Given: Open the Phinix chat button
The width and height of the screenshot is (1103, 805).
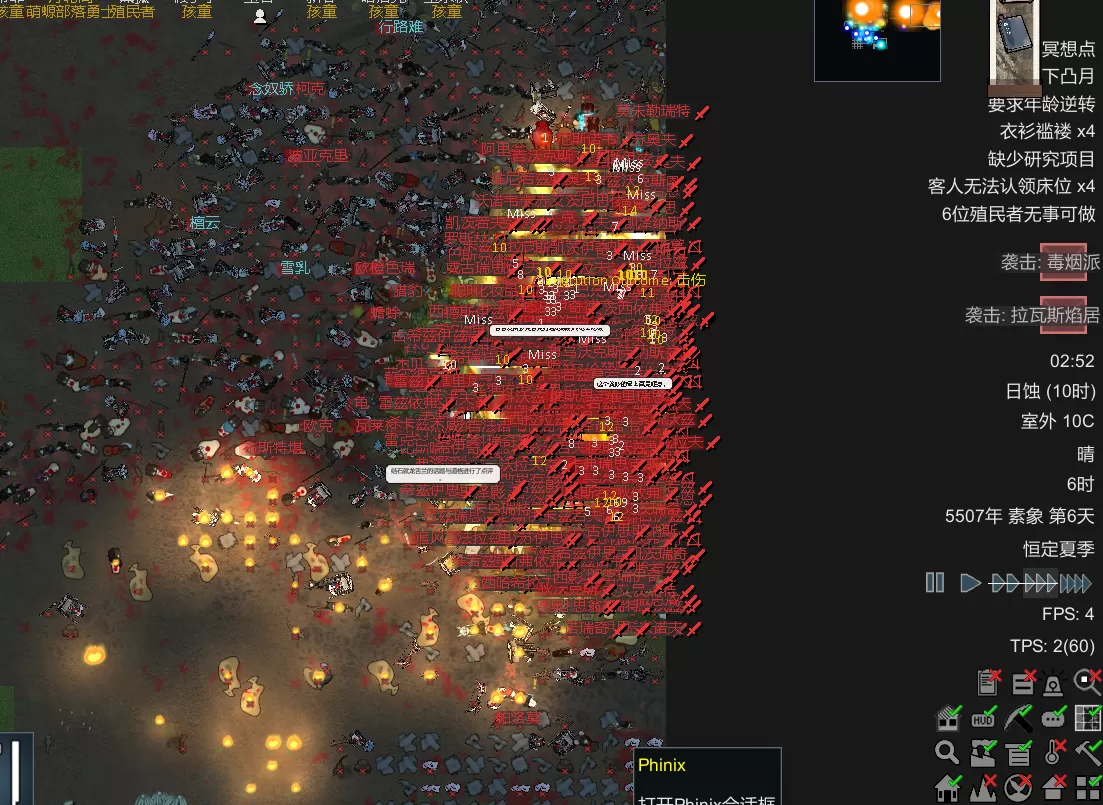Looking at the screenshot, I should click(x=706, y=776).
